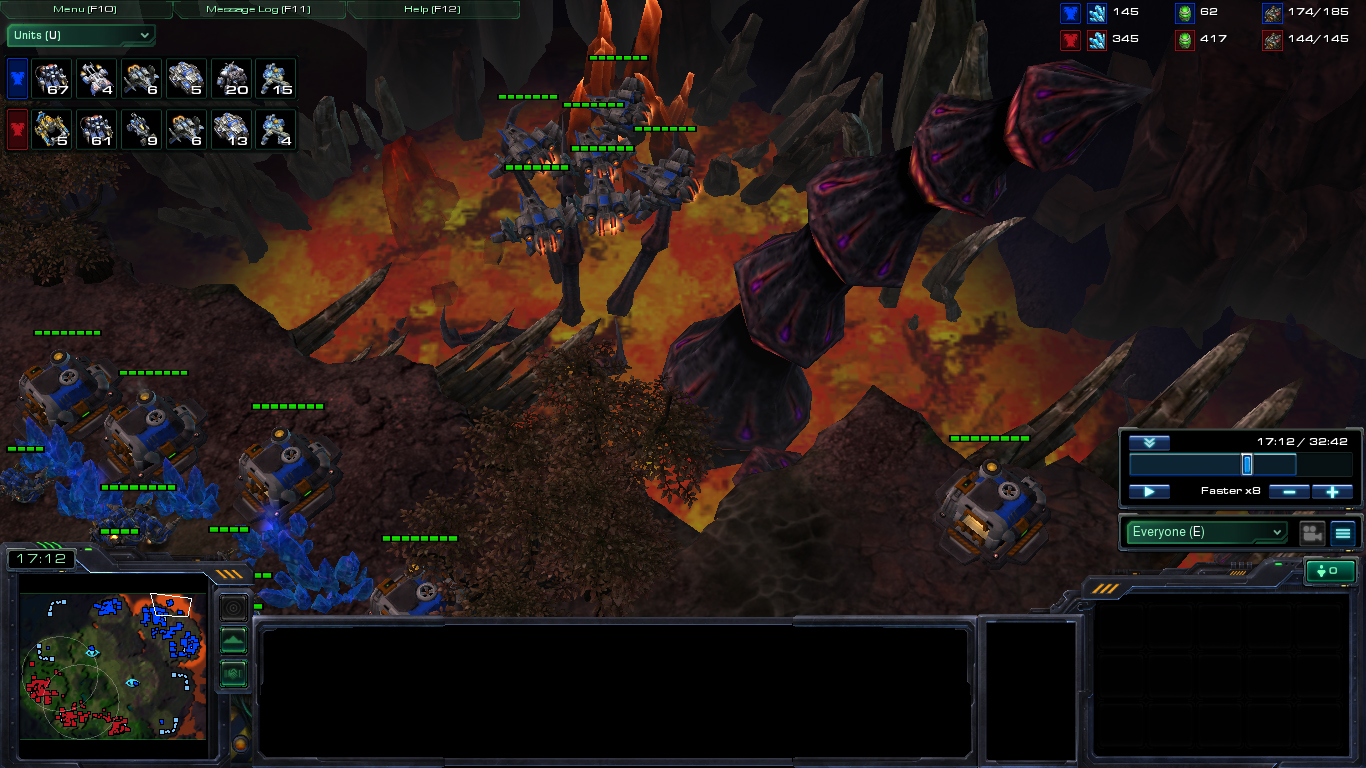Screen dimensions: 1366x768
Task: Toggle the minimap terrain button
Action: click(x=233, y=640)
